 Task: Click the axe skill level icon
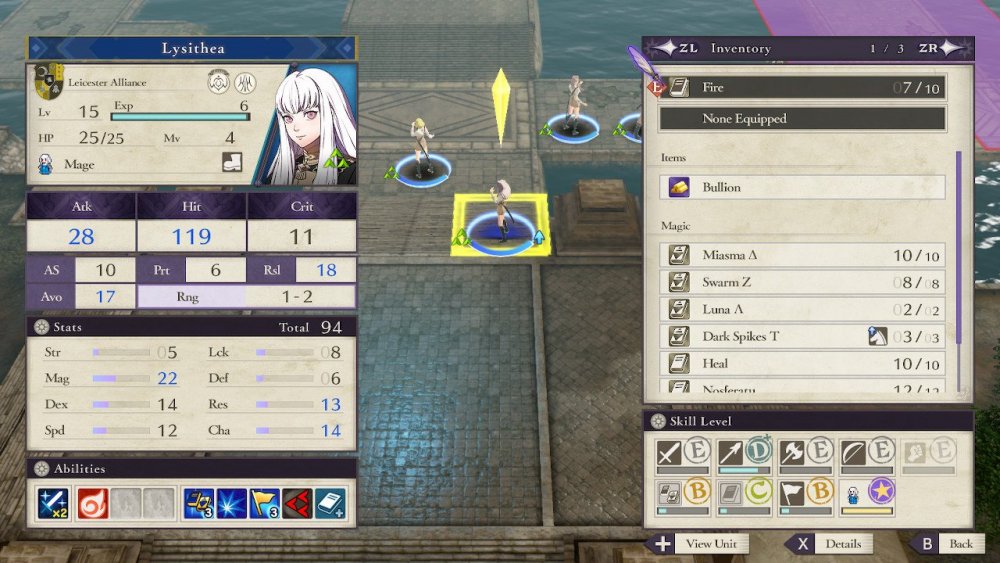coord(805,454)
